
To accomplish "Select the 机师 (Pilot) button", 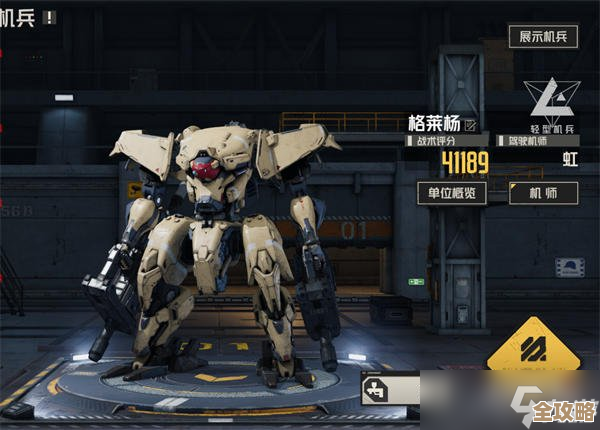I will pyautogui.click(x=543, y=193).
